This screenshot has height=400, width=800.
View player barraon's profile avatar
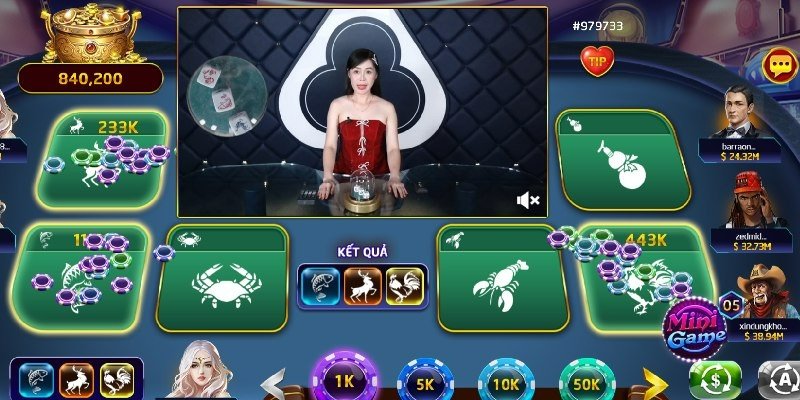[741, 113]
